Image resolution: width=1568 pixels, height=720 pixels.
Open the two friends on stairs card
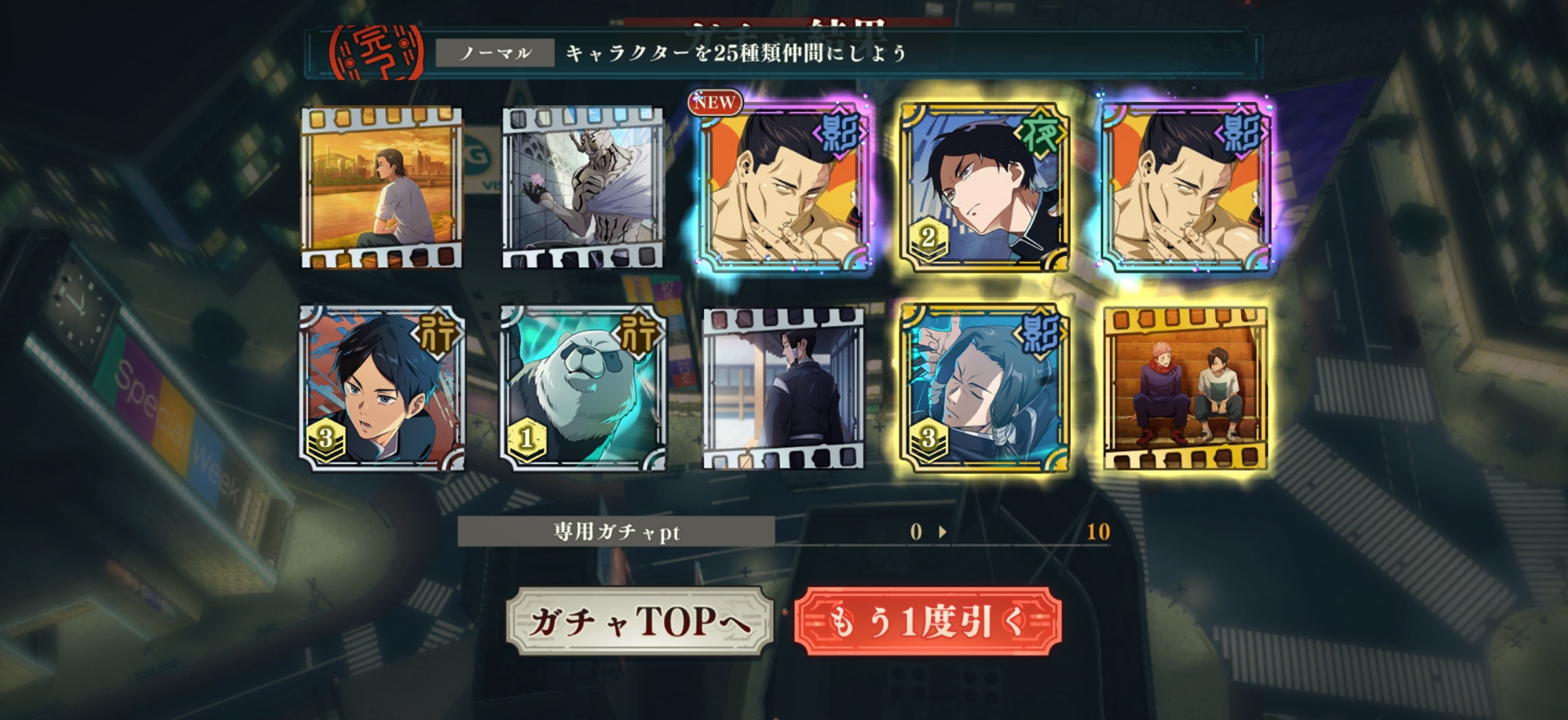click(1185, 389)
